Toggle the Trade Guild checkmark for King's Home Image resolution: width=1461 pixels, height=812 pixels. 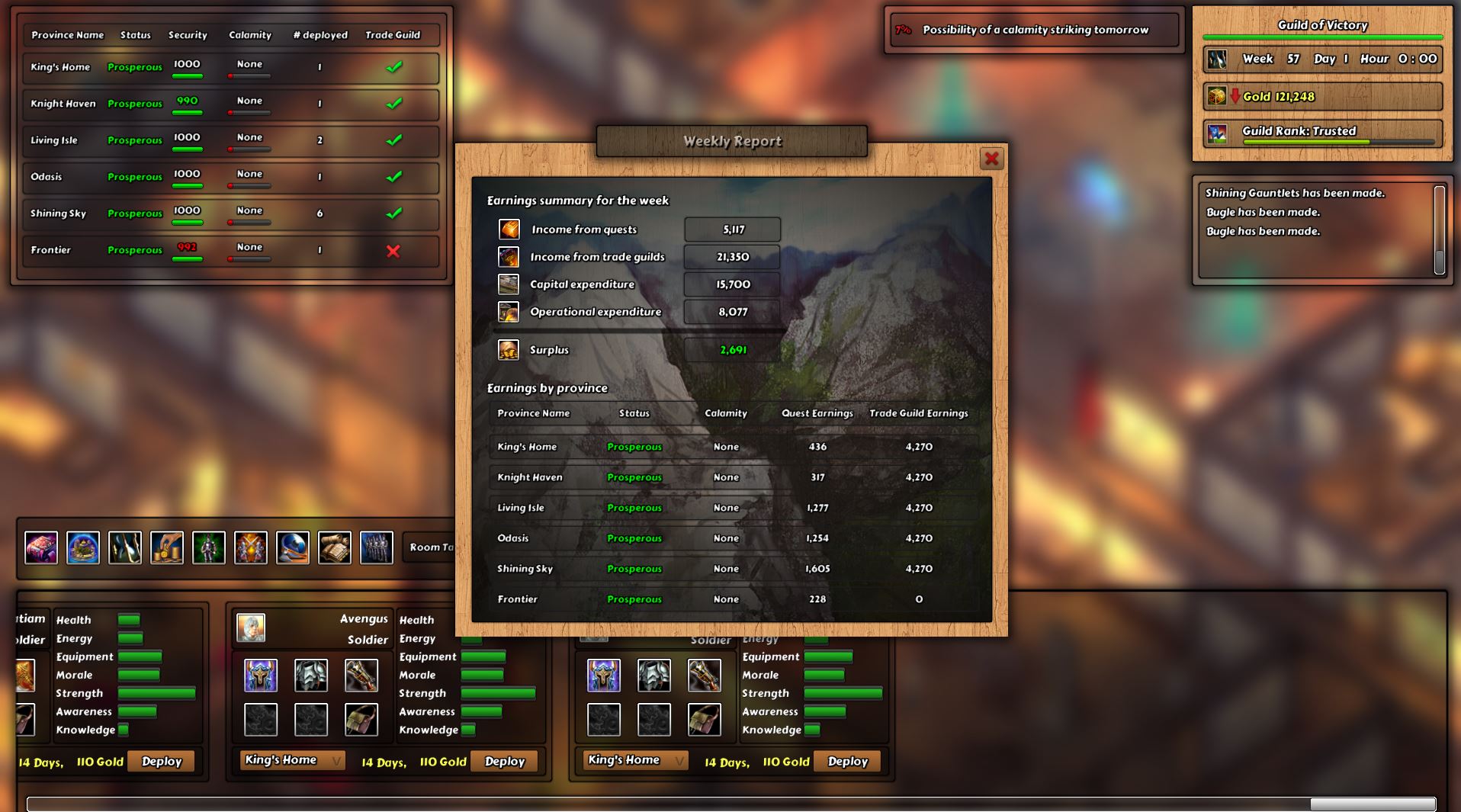[393, 67]
